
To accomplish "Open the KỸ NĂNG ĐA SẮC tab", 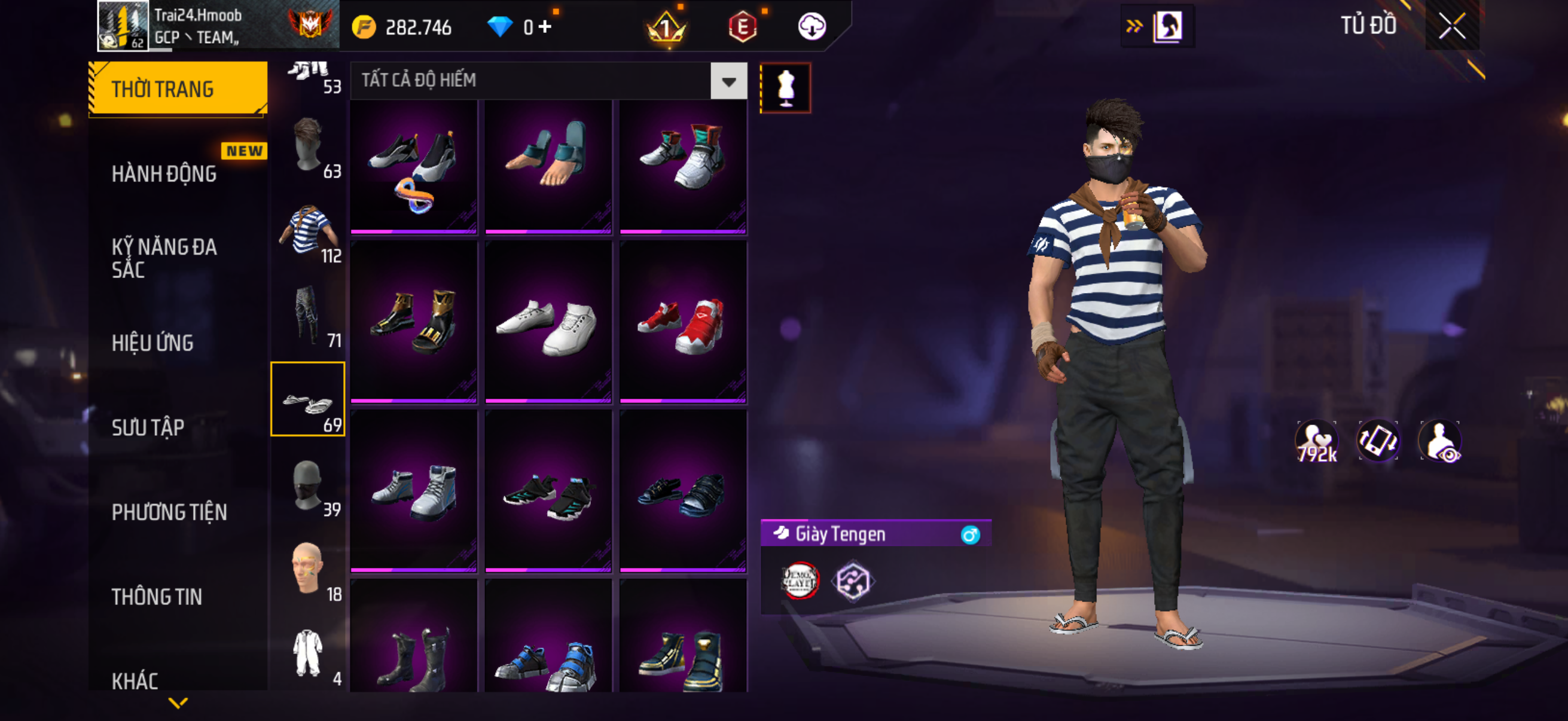I will pos(164,258).
